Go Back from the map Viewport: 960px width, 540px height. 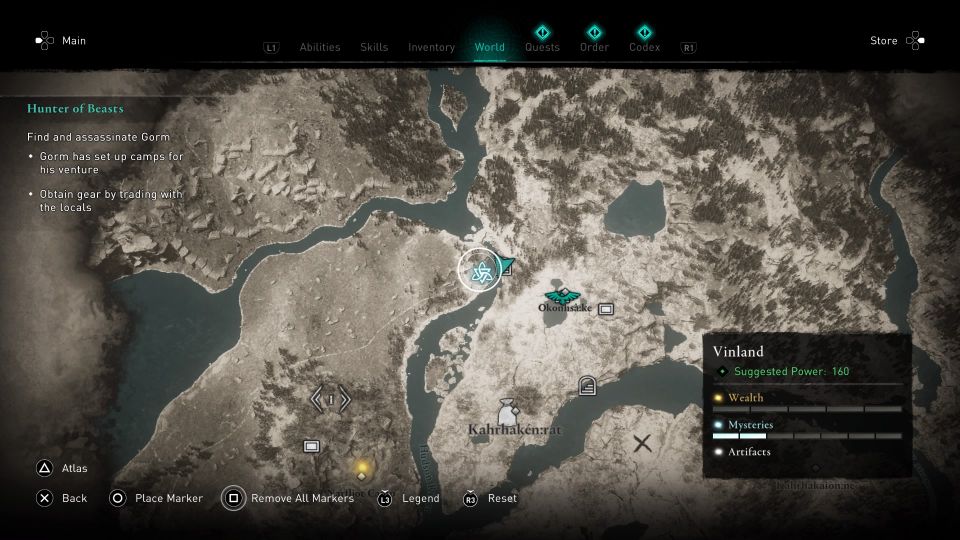61,498
